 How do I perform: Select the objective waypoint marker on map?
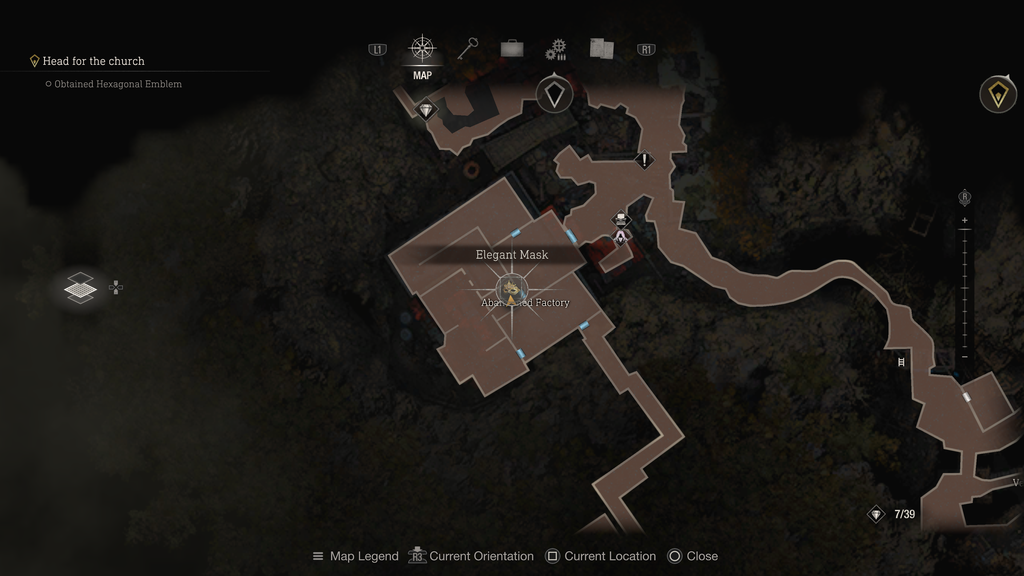point(554,95)
